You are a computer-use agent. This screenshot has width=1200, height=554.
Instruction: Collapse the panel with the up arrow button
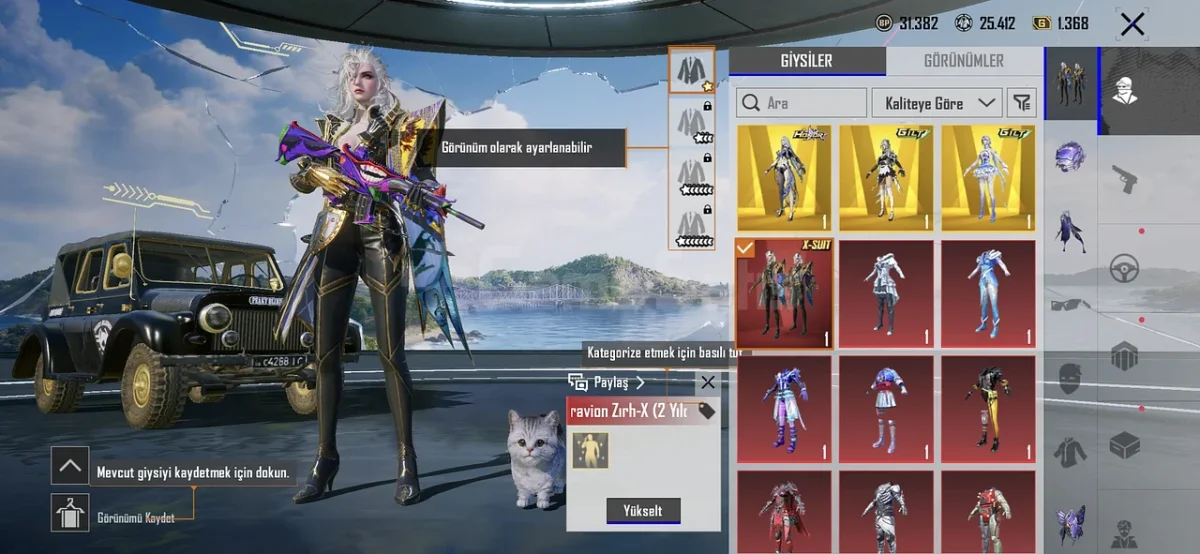[70, 465]
